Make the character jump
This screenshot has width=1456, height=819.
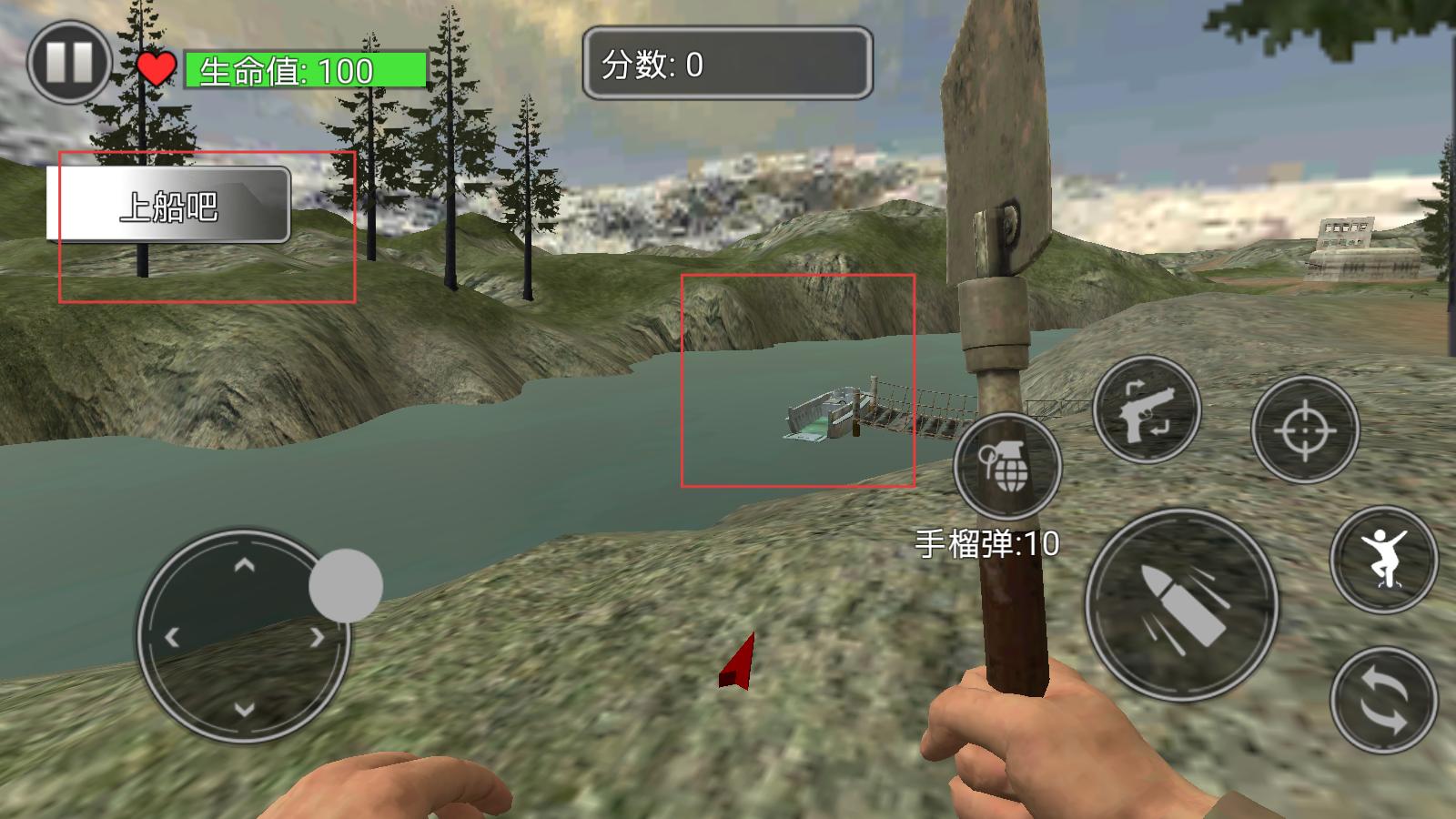coord(1383,559)
